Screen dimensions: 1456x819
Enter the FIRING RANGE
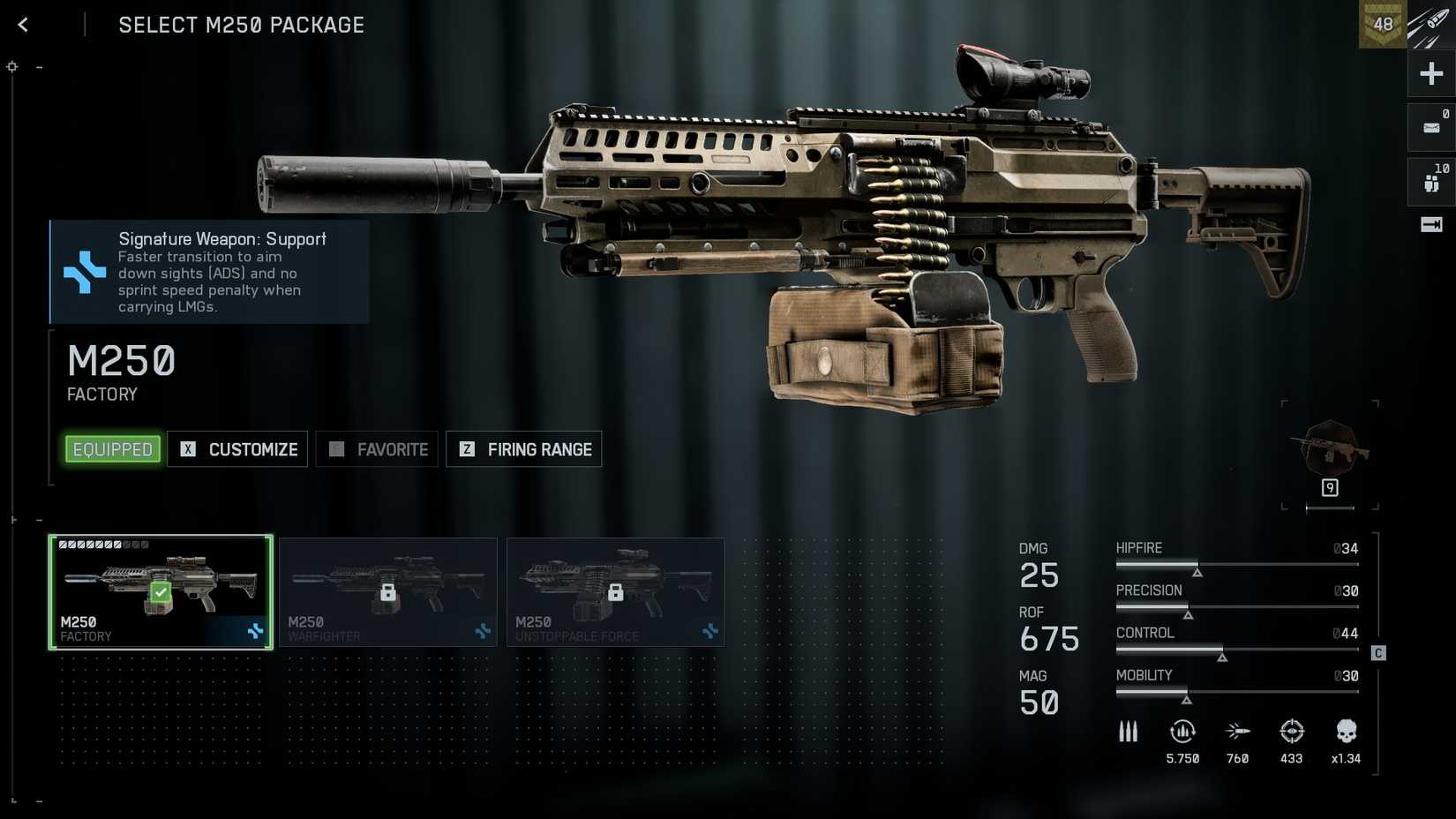click(x=523, y=449)
